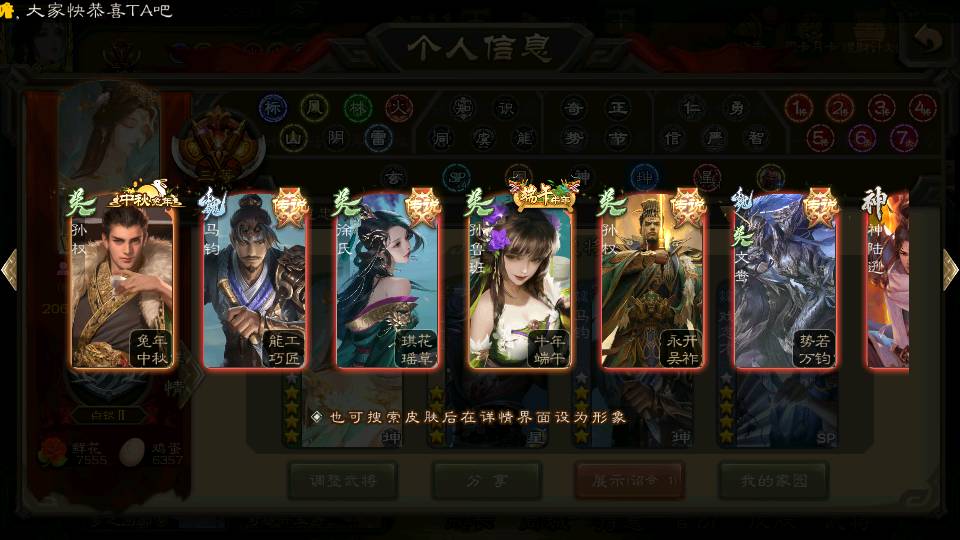Screen dimensions: 960x540
Task: Toggle the 标 pack filter icon
Action: [273, 107]
